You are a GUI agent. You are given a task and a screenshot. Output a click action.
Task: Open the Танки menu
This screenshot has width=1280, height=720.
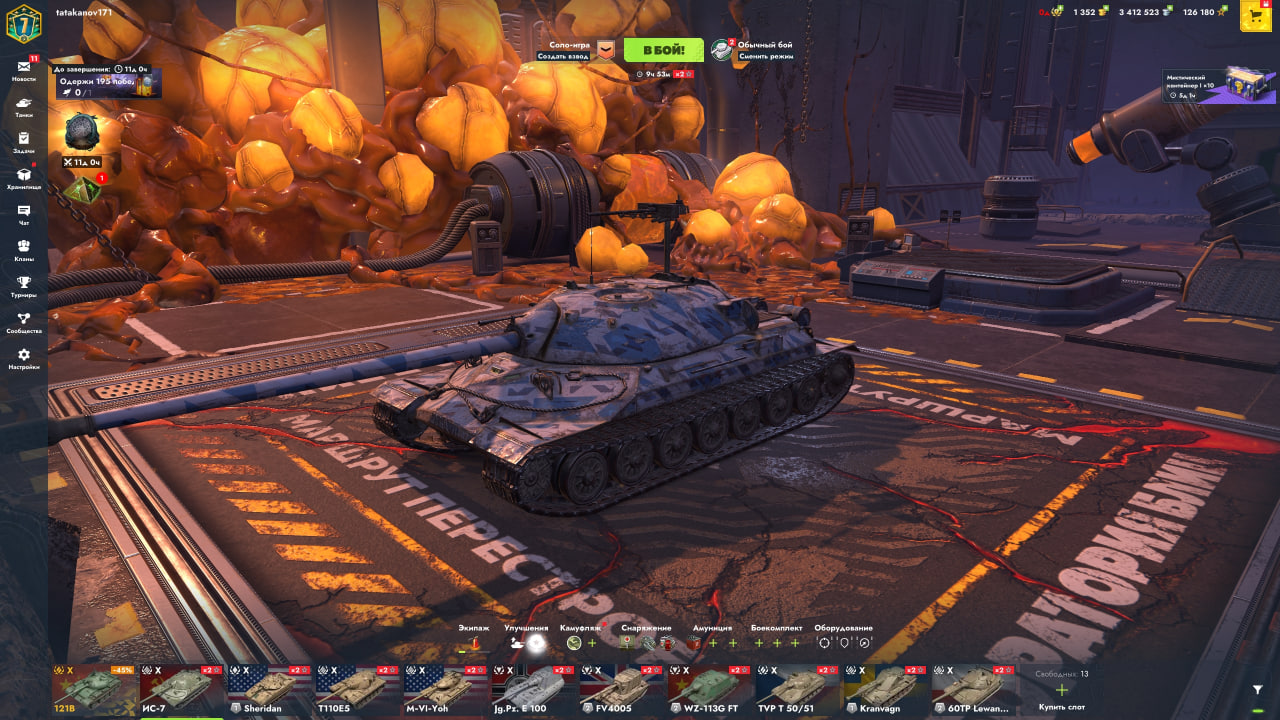click(24, 106)
